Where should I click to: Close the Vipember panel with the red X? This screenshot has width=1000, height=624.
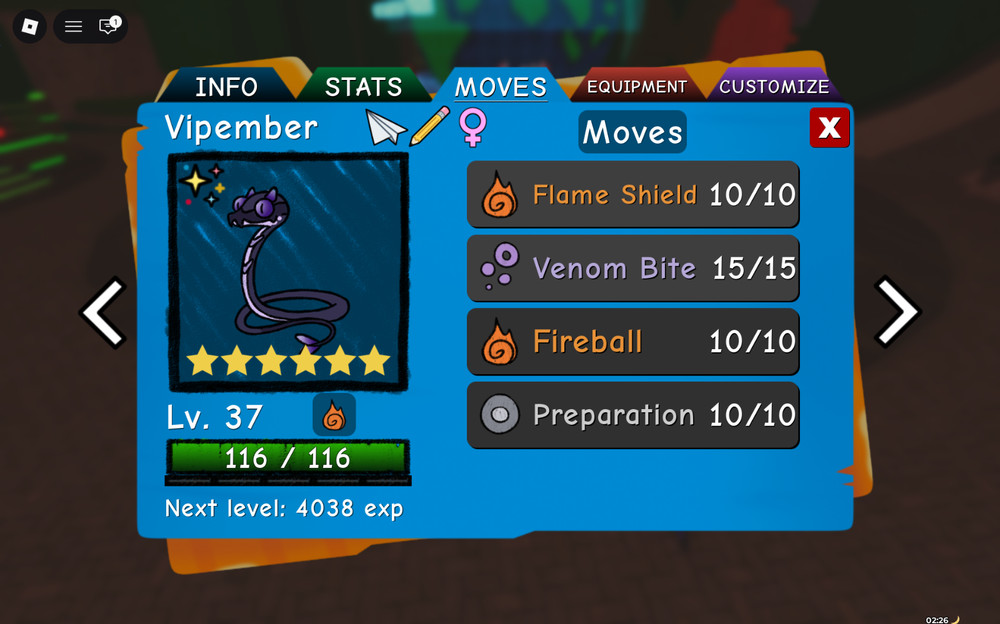[x=829, y=128]
